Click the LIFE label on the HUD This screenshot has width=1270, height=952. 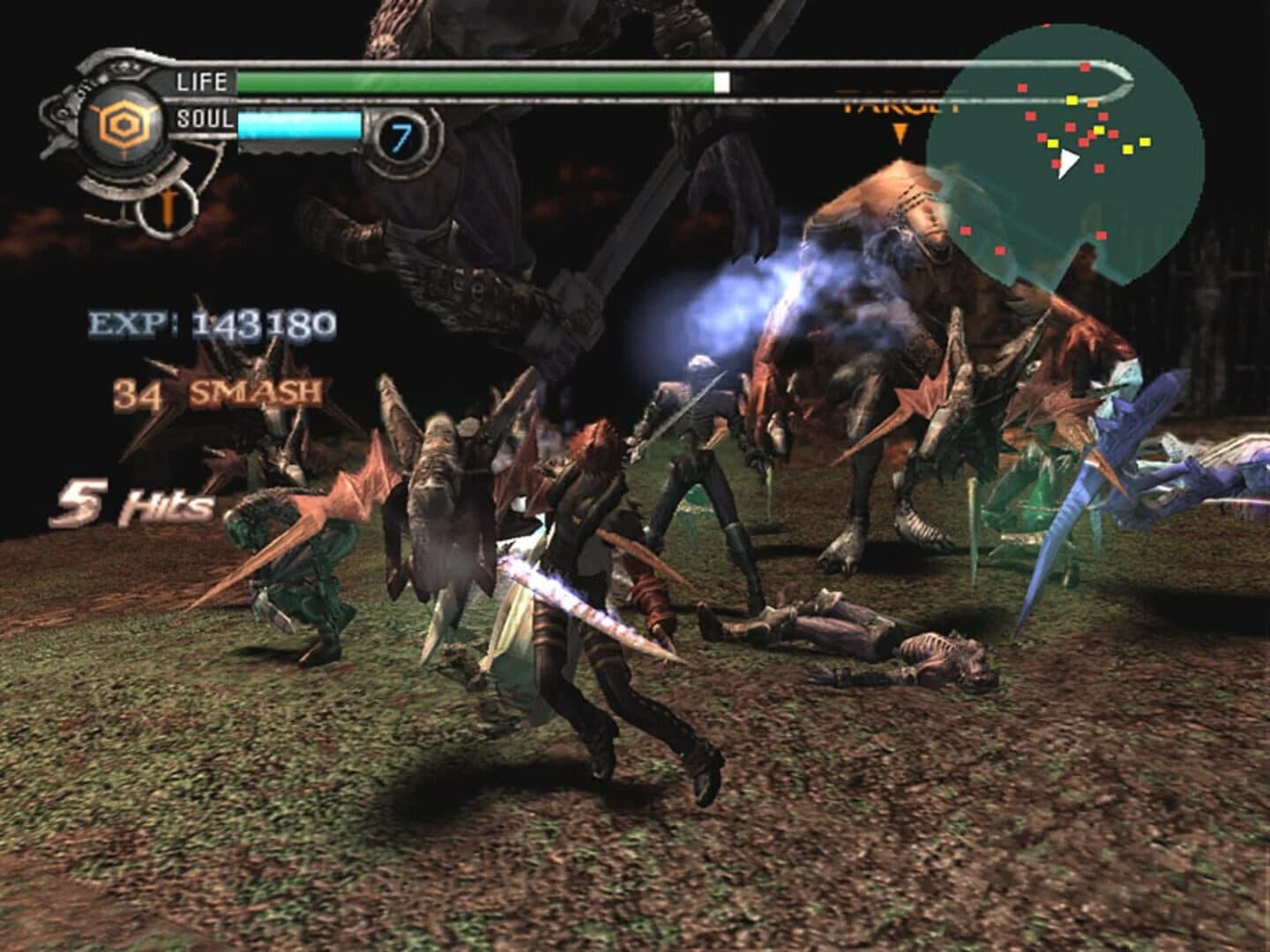pos(201,83)
